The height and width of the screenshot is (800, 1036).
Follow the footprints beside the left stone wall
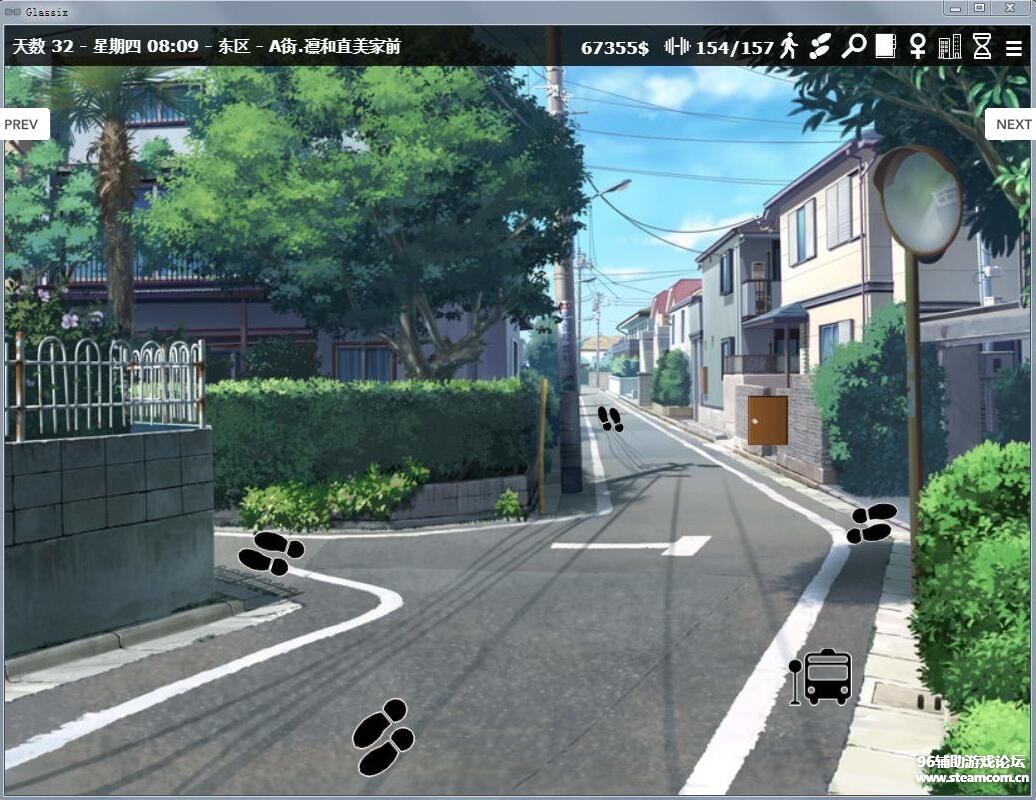271,552
